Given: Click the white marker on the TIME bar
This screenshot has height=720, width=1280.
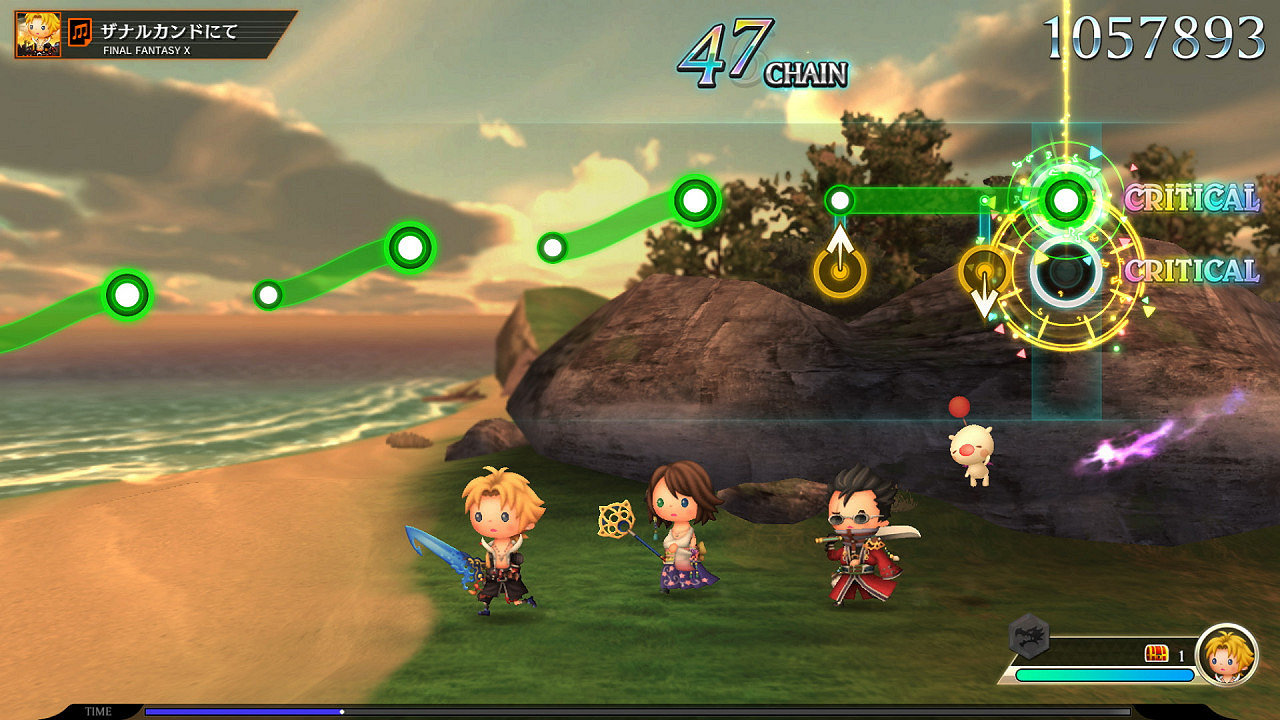Looking at the screenshot, I should [x=342, y=712].
